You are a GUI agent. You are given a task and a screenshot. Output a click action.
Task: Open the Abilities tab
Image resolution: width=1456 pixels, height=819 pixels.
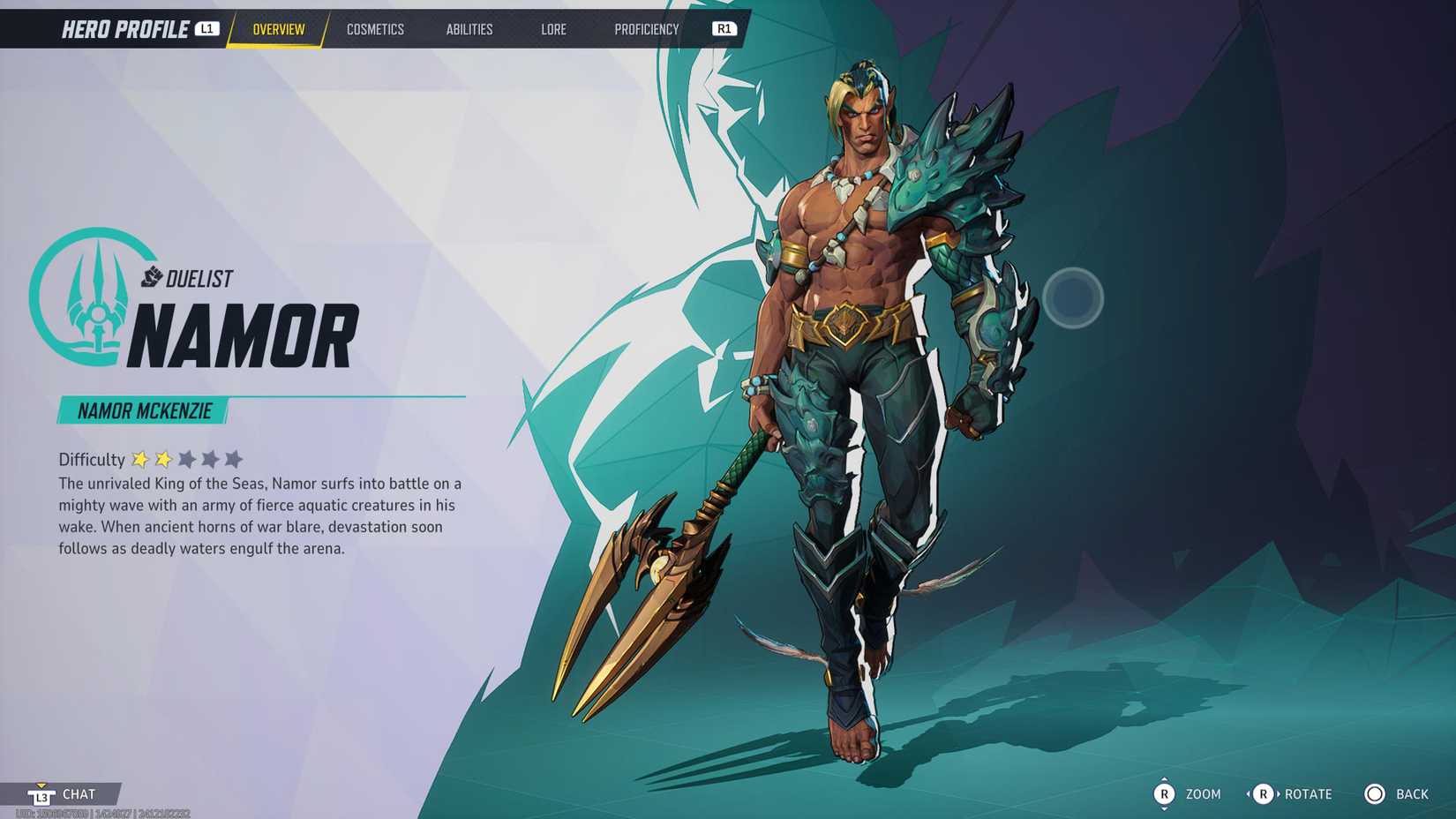click(469, 29)
